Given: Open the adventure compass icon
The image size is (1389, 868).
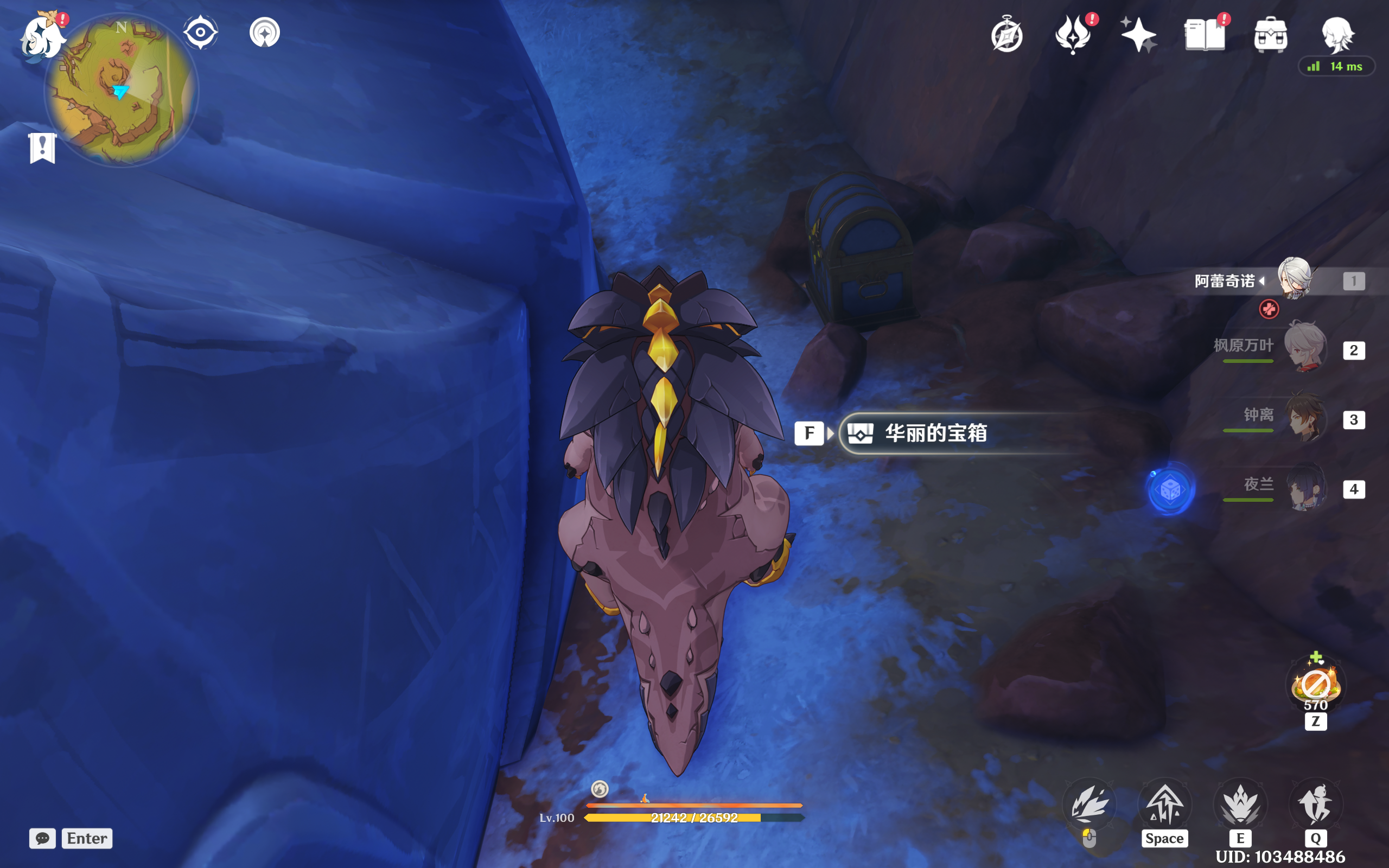Looking at the screenshot, I should coord(1006,36).
